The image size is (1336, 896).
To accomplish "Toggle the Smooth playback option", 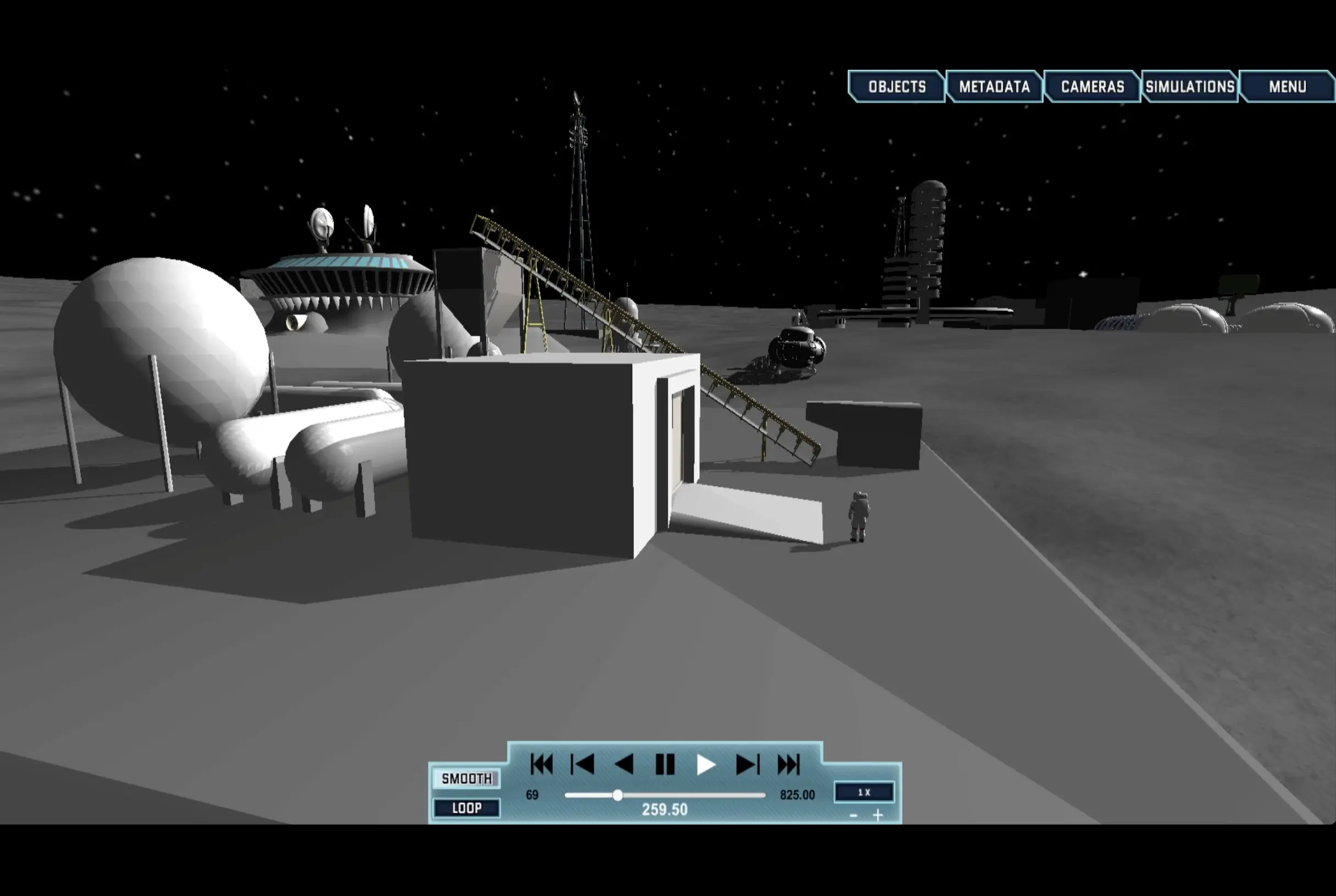I will [466, 779].
